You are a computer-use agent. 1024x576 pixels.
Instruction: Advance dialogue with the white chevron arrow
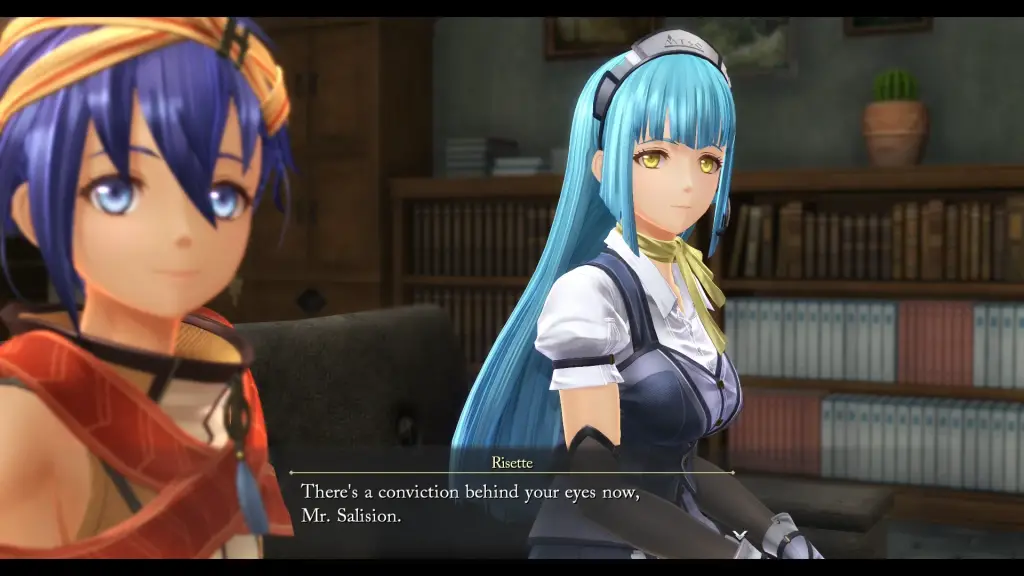(739, 535)
